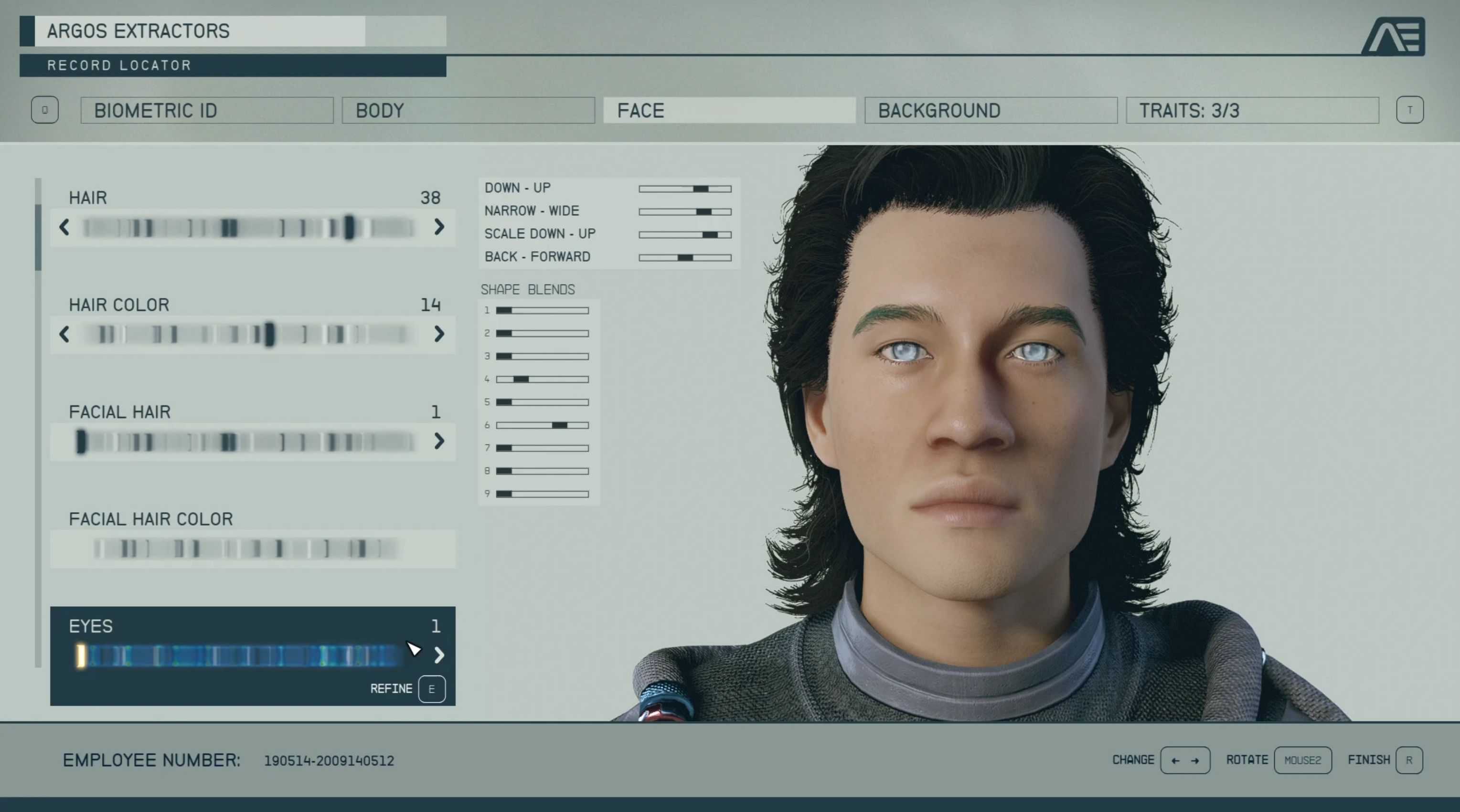Choose next Facial Hair style arrow
This screenshot has height=812, width=1460.
point(439,442)
